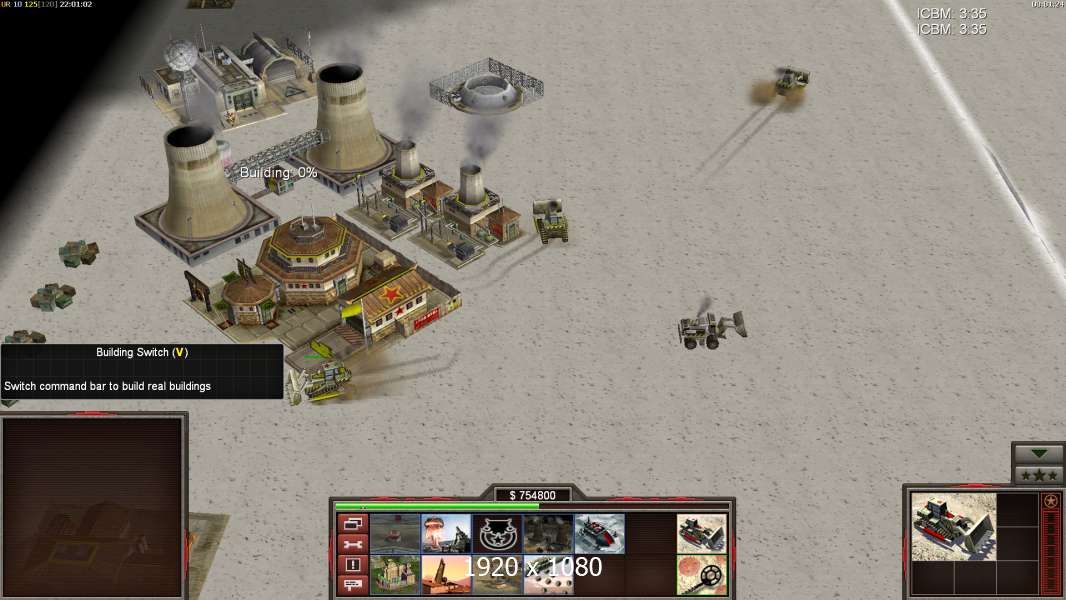Click the dark minimap panel
The image size is (1066, 600).
click(93, 503)
